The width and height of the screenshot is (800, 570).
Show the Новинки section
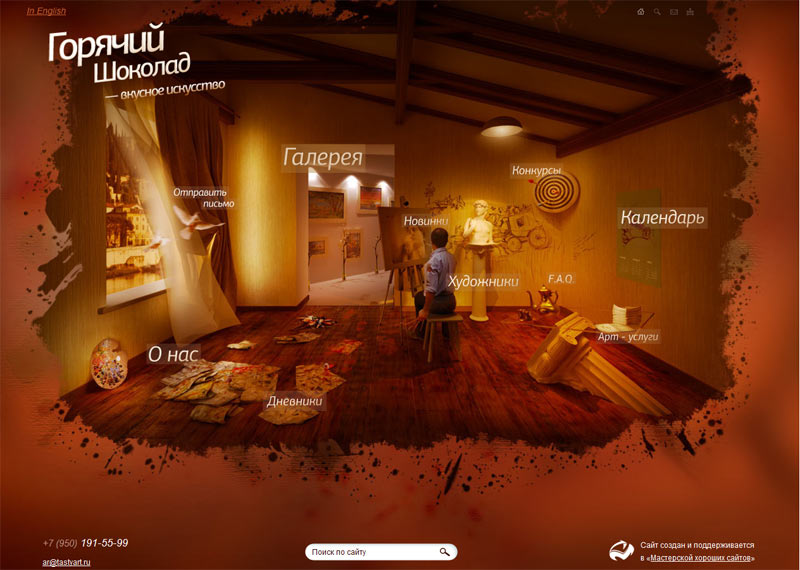coord(425,220)
